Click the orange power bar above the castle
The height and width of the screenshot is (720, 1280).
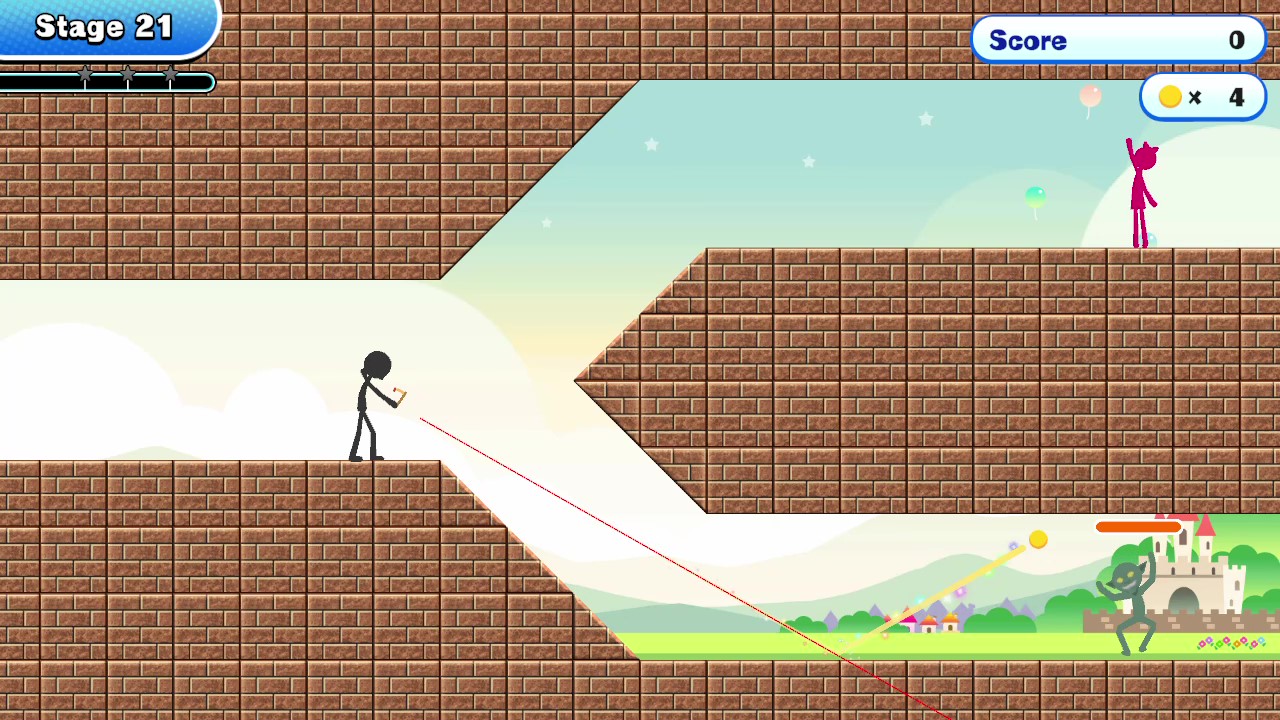[1140, 526]
